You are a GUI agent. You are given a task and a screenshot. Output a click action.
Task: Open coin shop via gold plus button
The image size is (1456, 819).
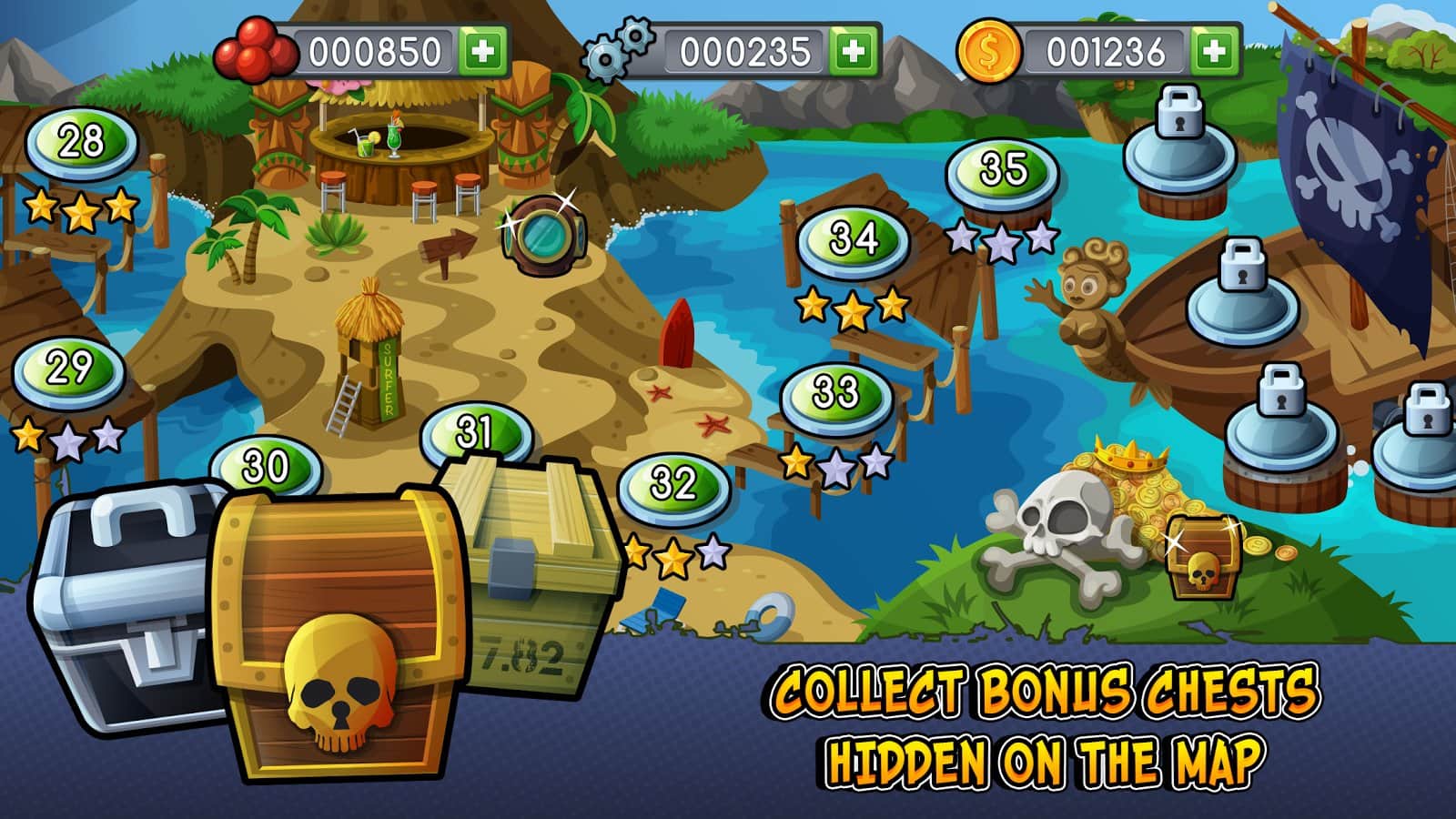[x=1214, y=52]
